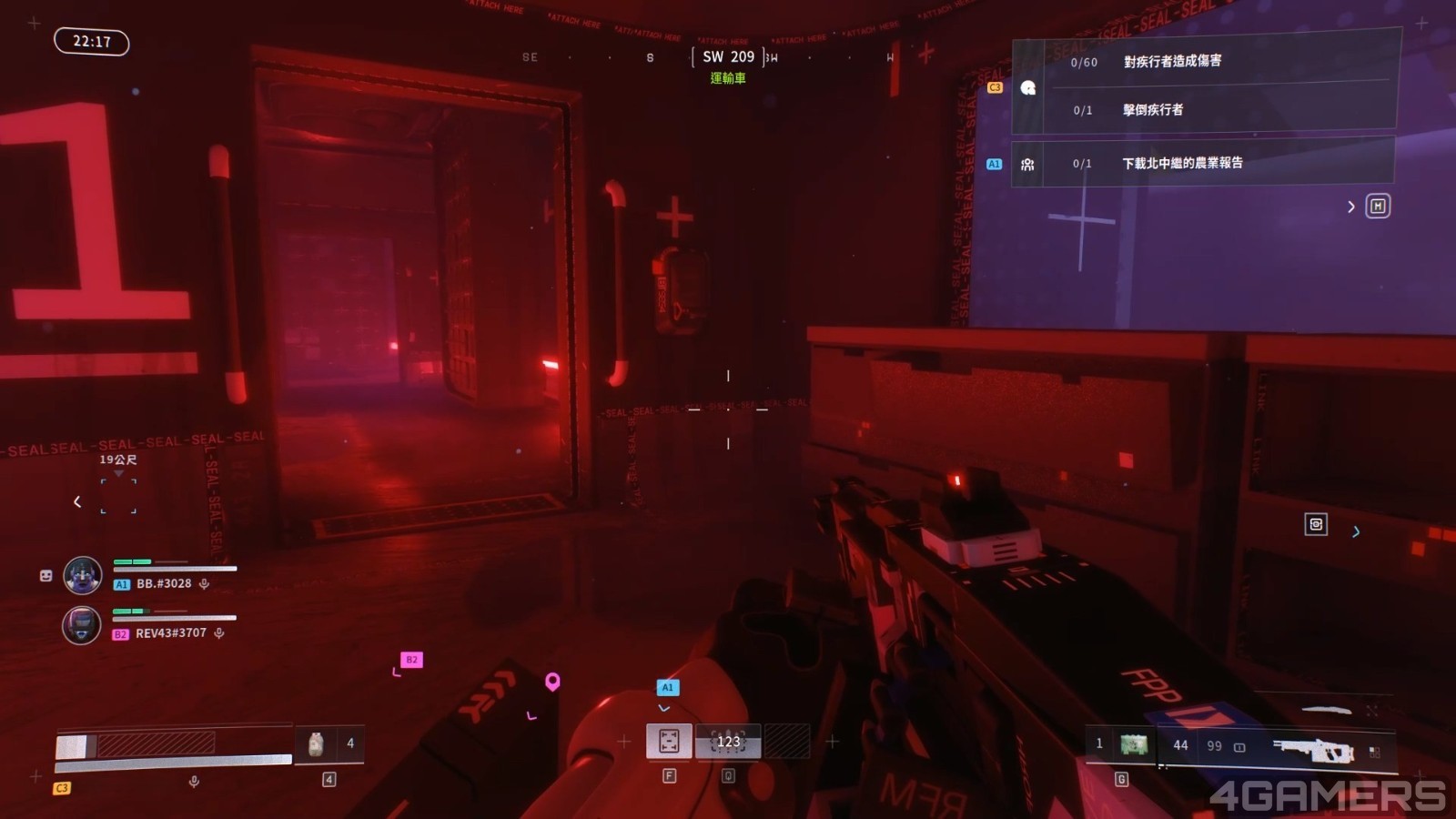Expand the objective tracker with its right chevron
Viewport: 1456px width, 819px height.
[x=1351, y=207]
